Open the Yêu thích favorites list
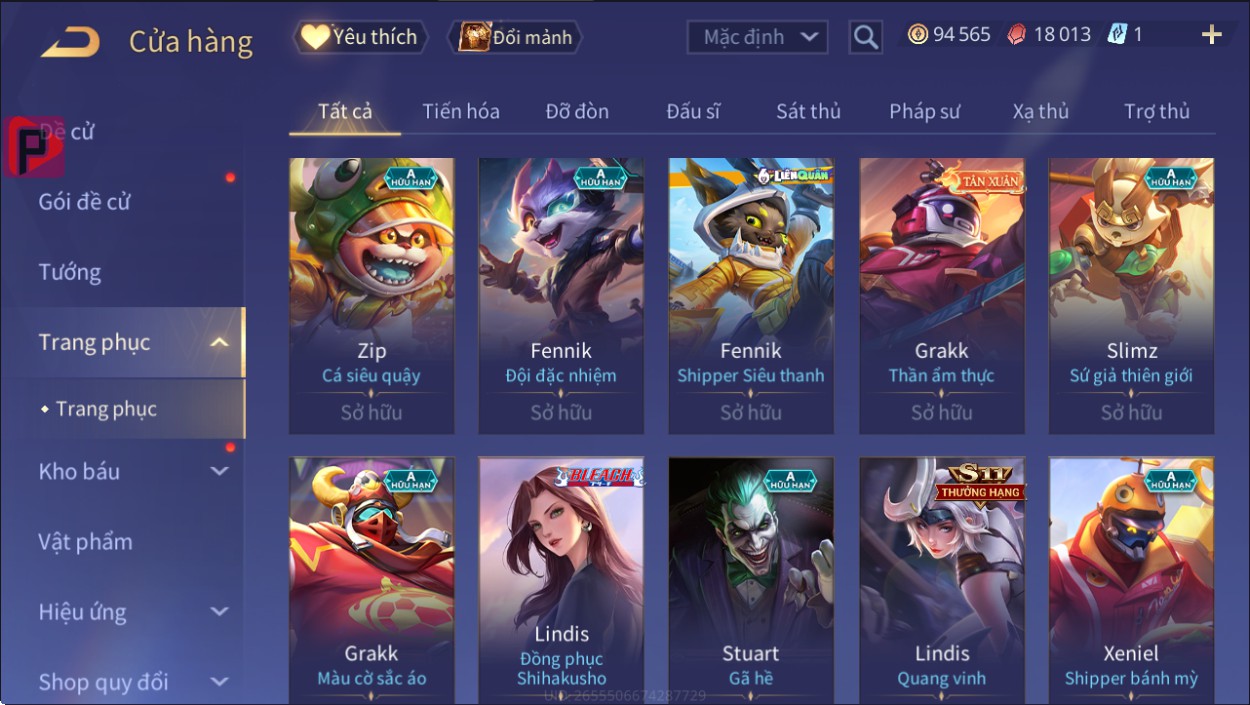 coord(360,38)
